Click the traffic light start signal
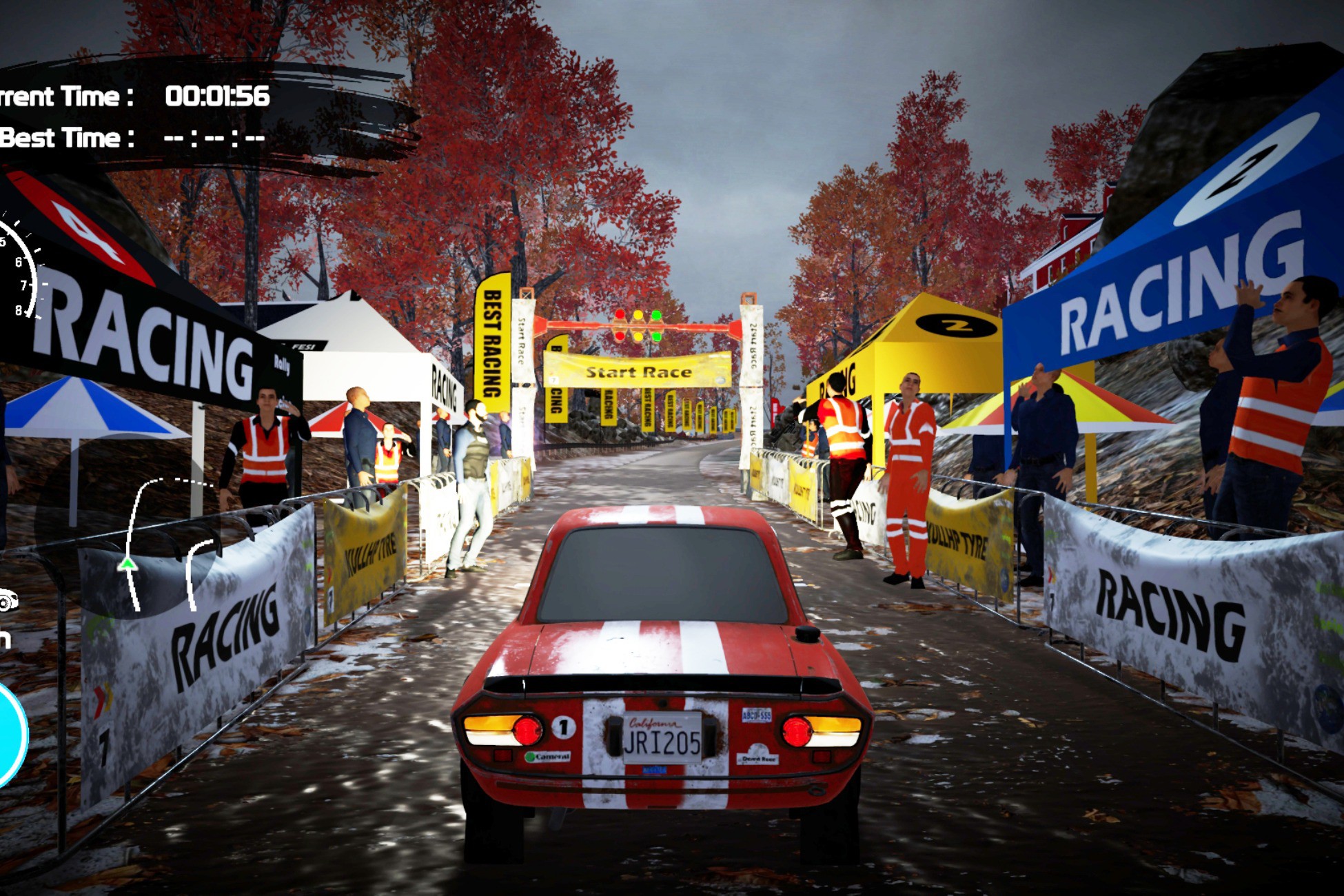Image resolution: width=1344 pixels, height=896 pixels. [638, 324]
